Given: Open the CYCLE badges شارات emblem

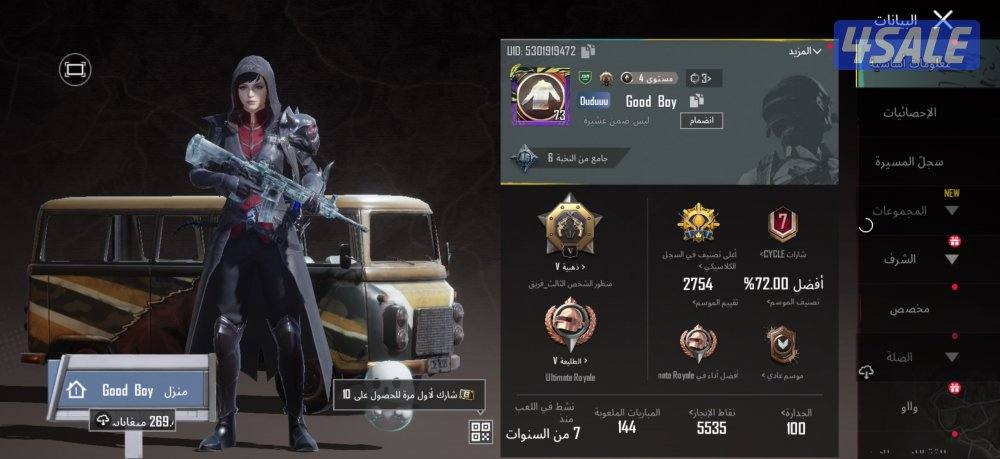Looking at the screenshot, I should tap(782, 225).
